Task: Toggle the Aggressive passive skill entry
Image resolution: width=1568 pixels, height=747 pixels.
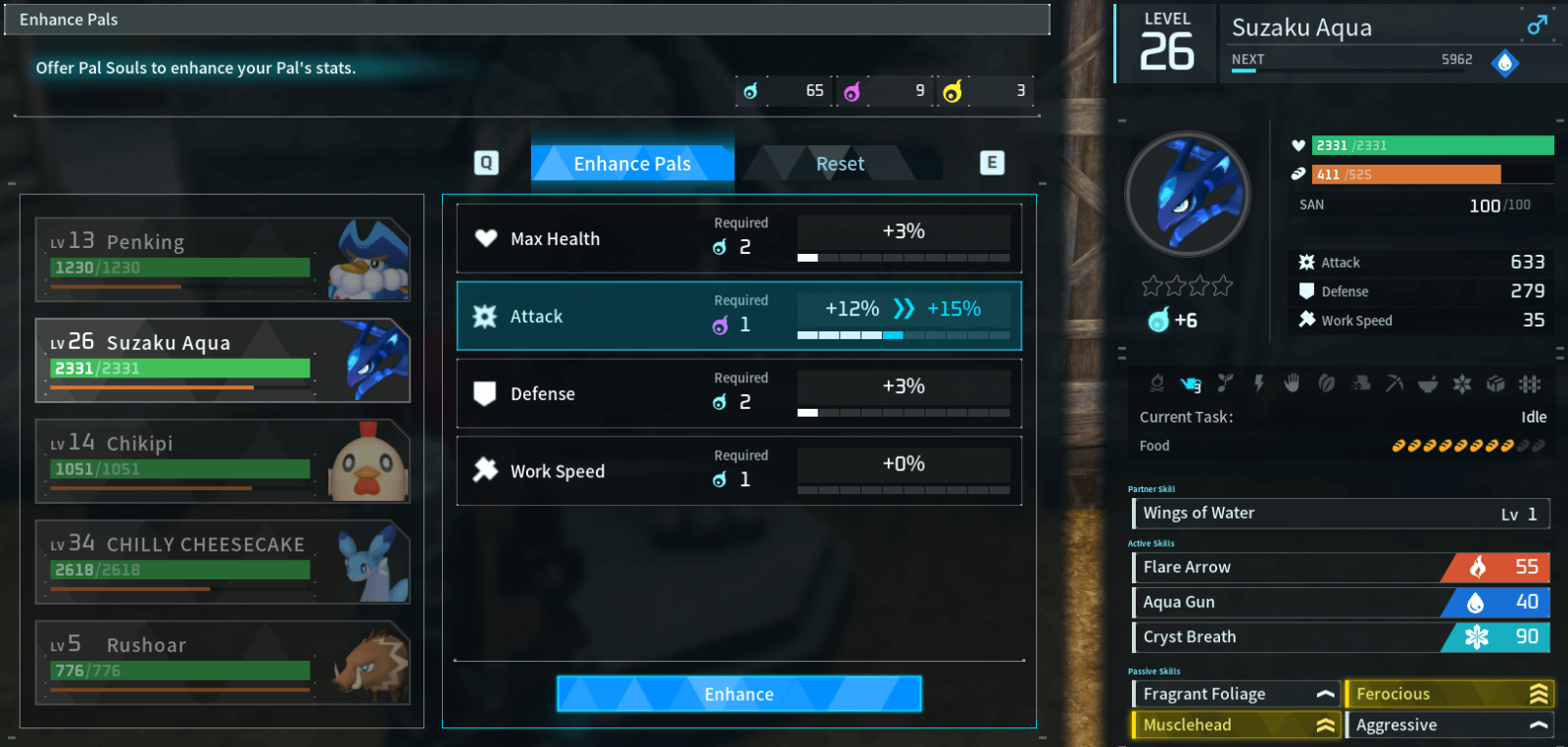Action: click(1449, 724)
